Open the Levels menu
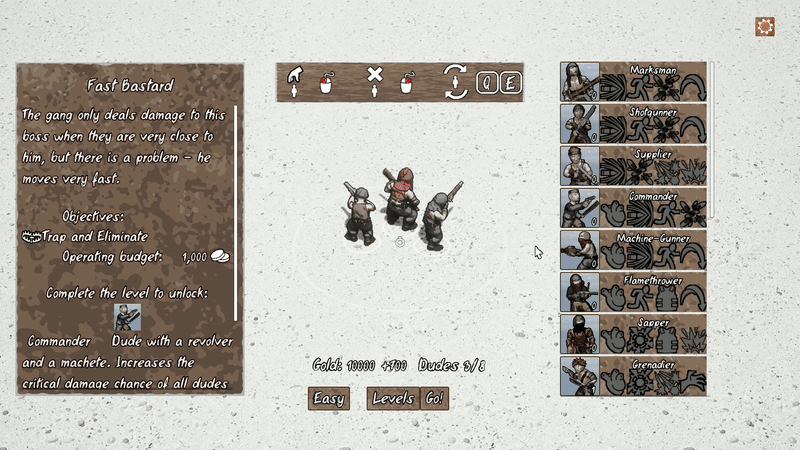 [392, 398]
